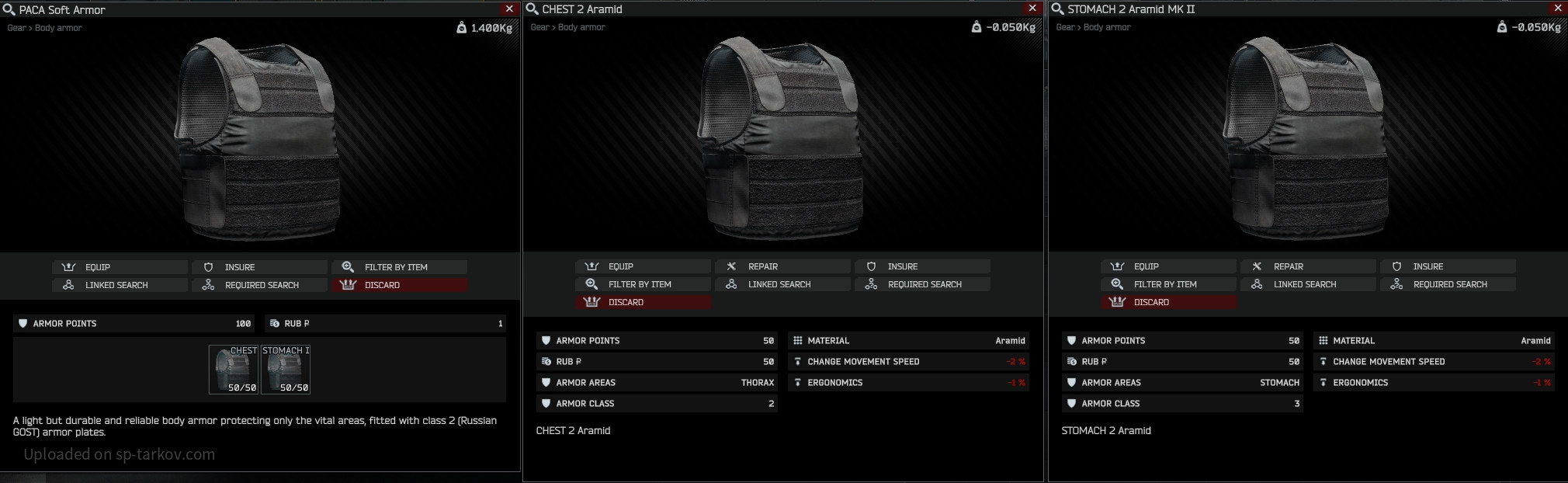Close the STOMACH 2 Aramid MK II window
The height and width of the screenshot is (483, 1568).
click(1558, 9)
